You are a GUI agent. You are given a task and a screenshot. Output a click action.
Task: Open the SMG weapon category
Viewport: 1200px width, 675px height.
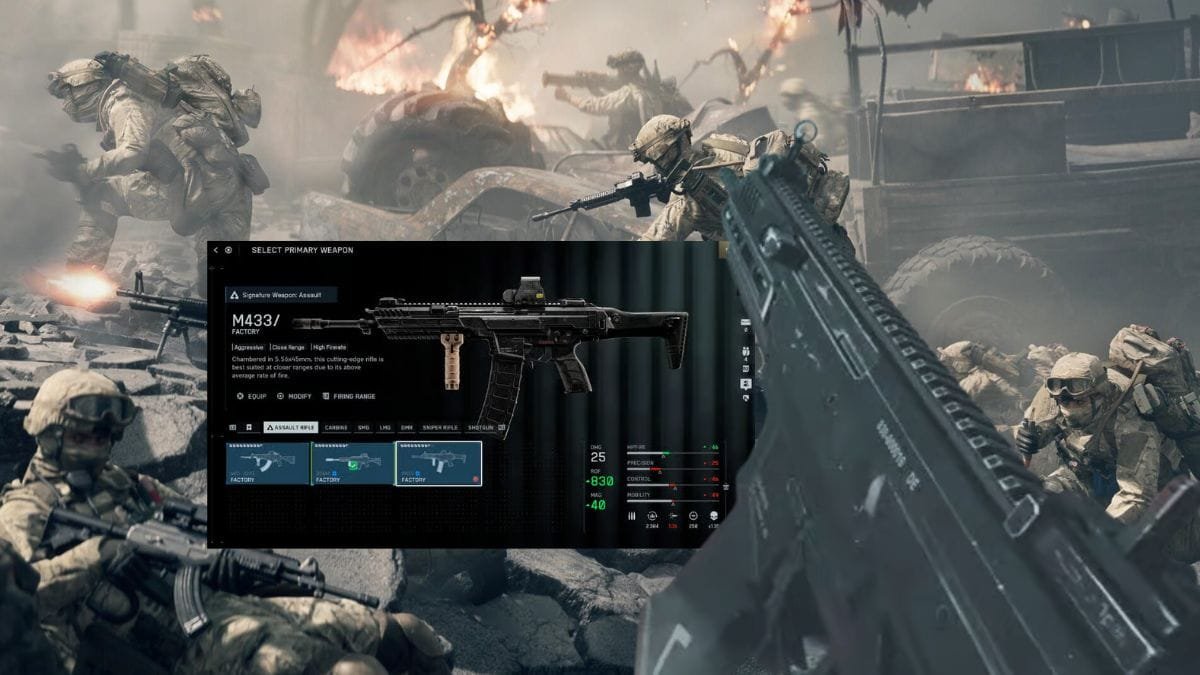(364, 427)
